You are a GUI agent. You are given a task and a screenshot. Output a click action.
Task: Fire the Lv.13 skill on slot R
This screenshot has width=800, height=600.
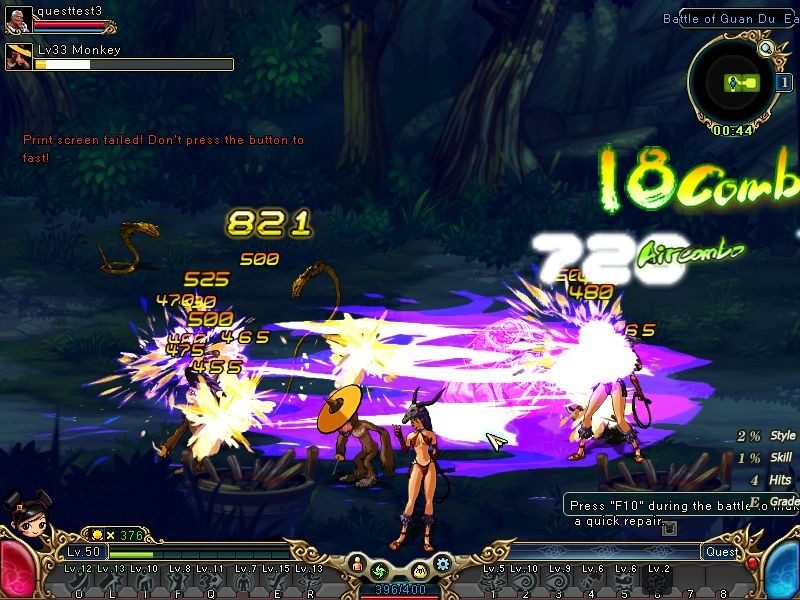click(309, 581)
